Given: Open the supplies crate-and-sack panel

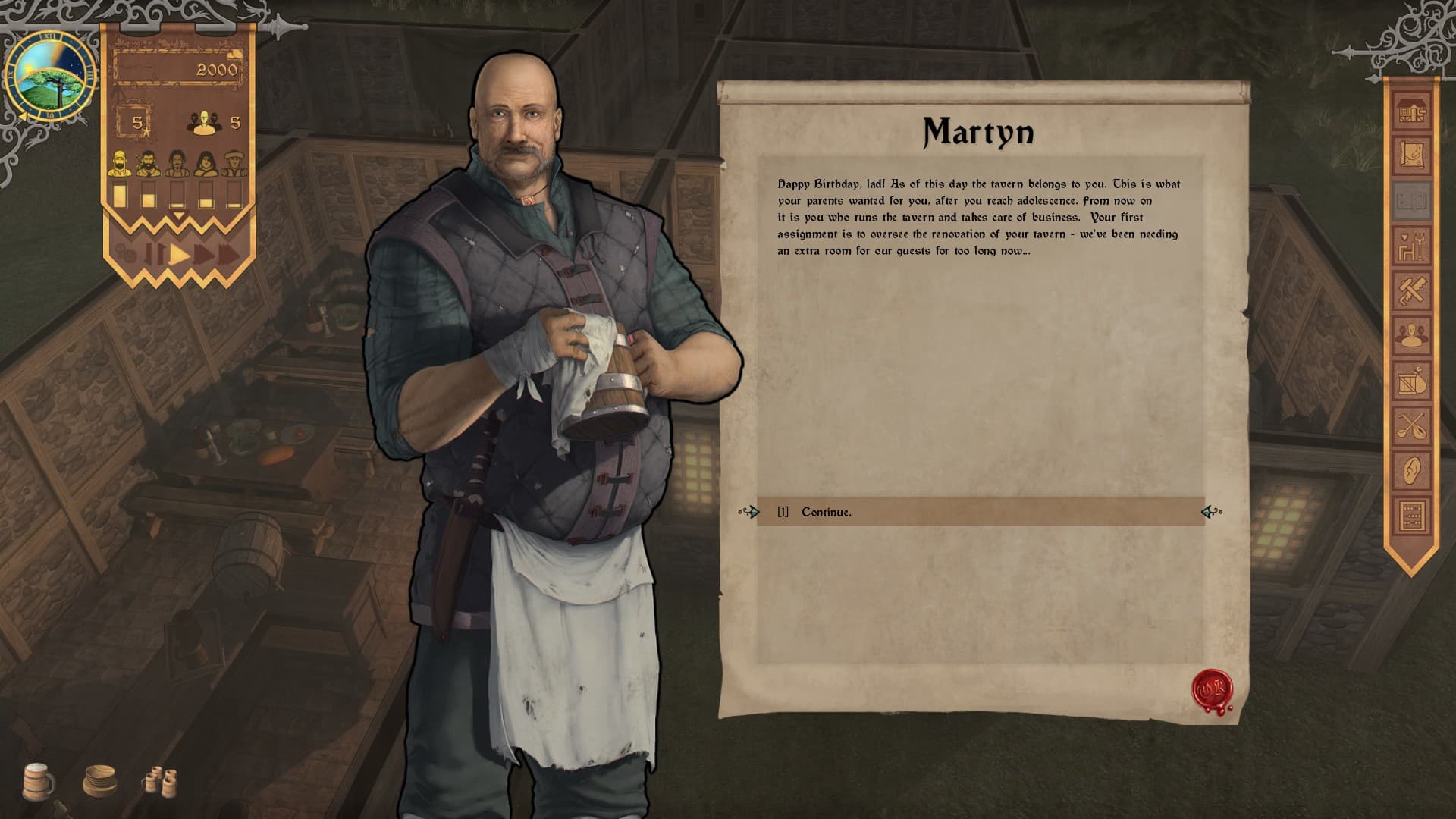Looking at the screenshot, I should tap(1410, 381).
